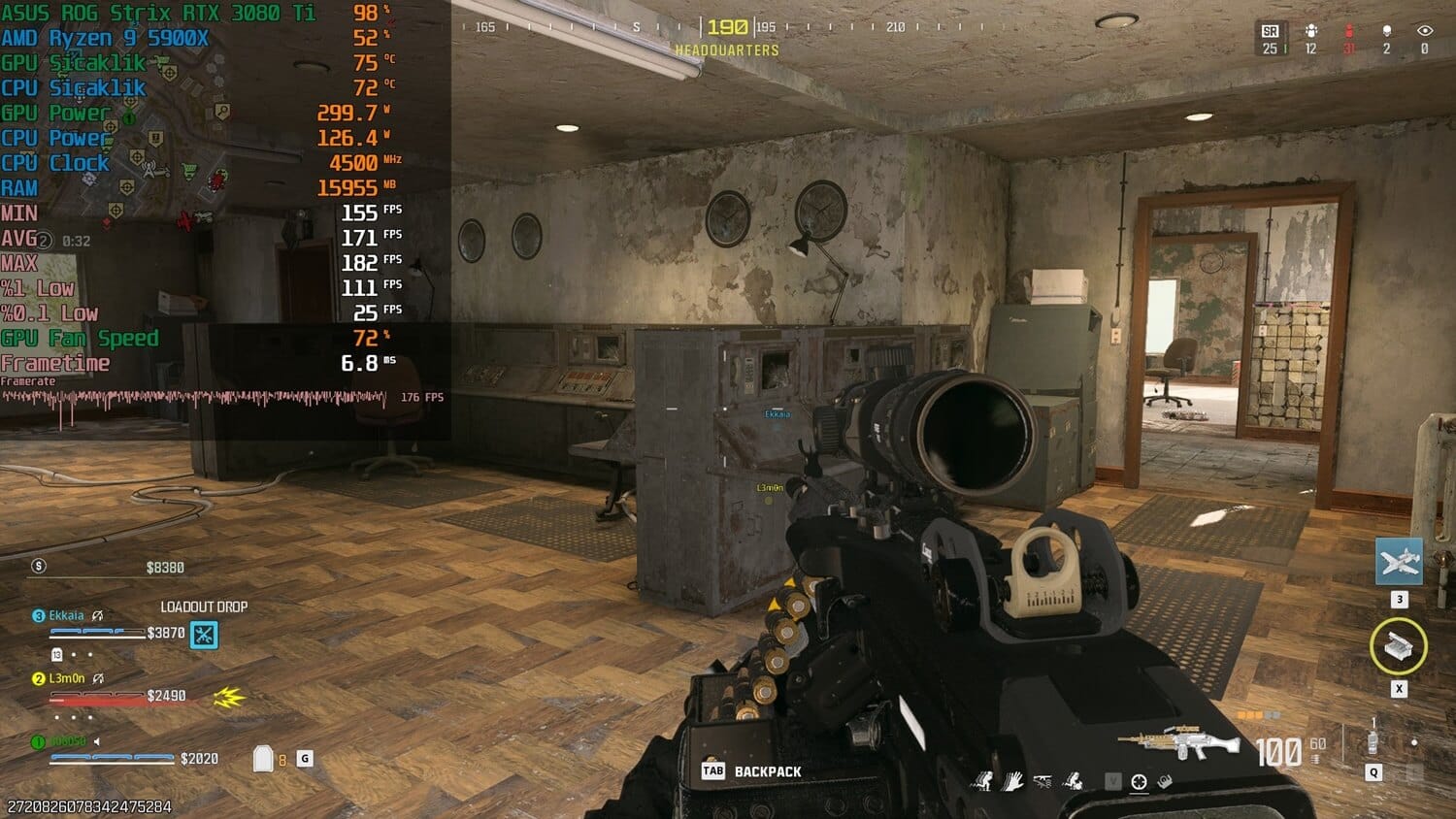Screen dimensions: 1456x819
Task: Select squadmate Ekkaia in the squad list
Action: tap(66, 615)
